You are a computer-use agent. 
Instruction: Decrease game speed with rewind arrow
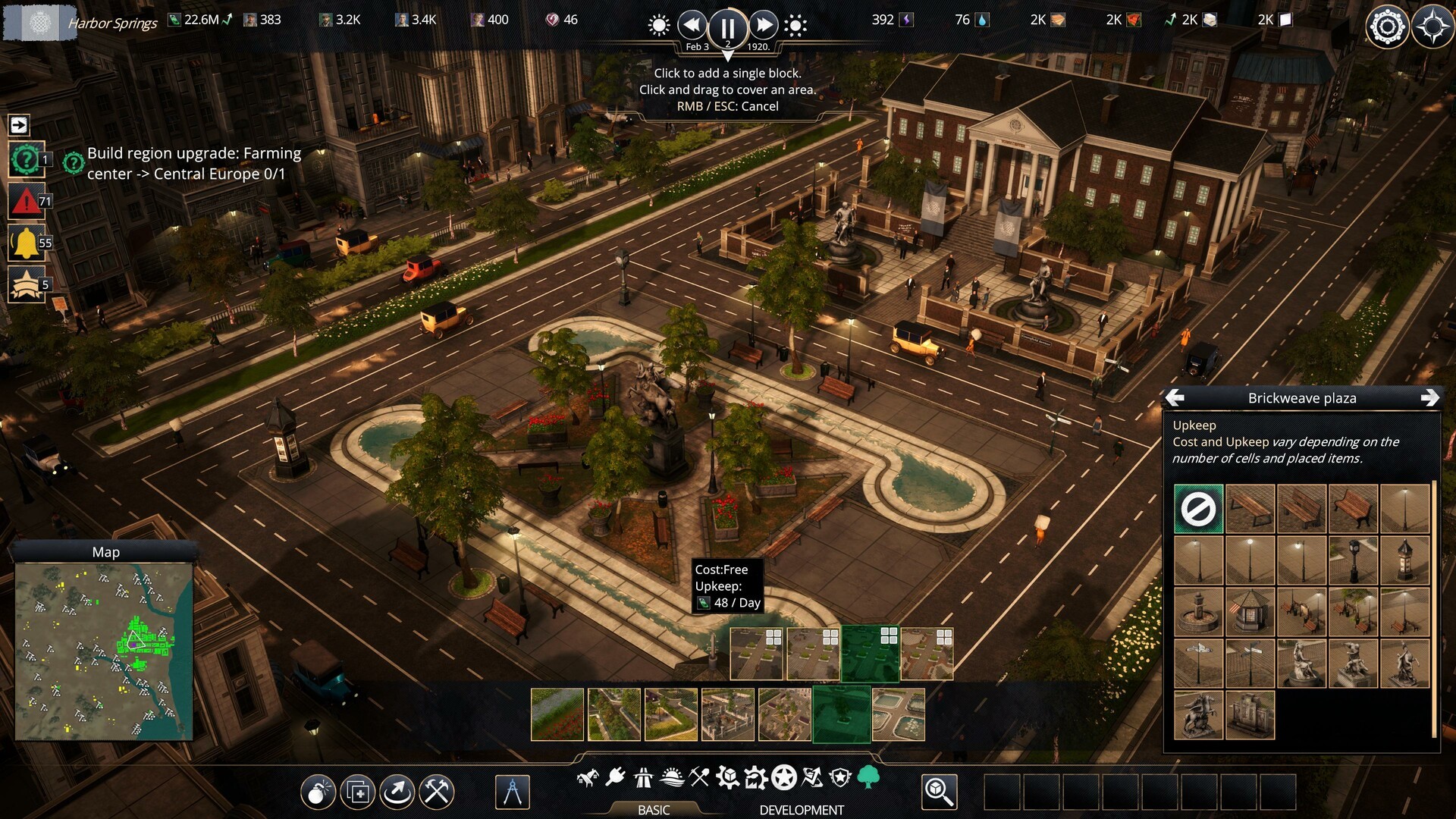pyautogui.click(x=692, y=26)
